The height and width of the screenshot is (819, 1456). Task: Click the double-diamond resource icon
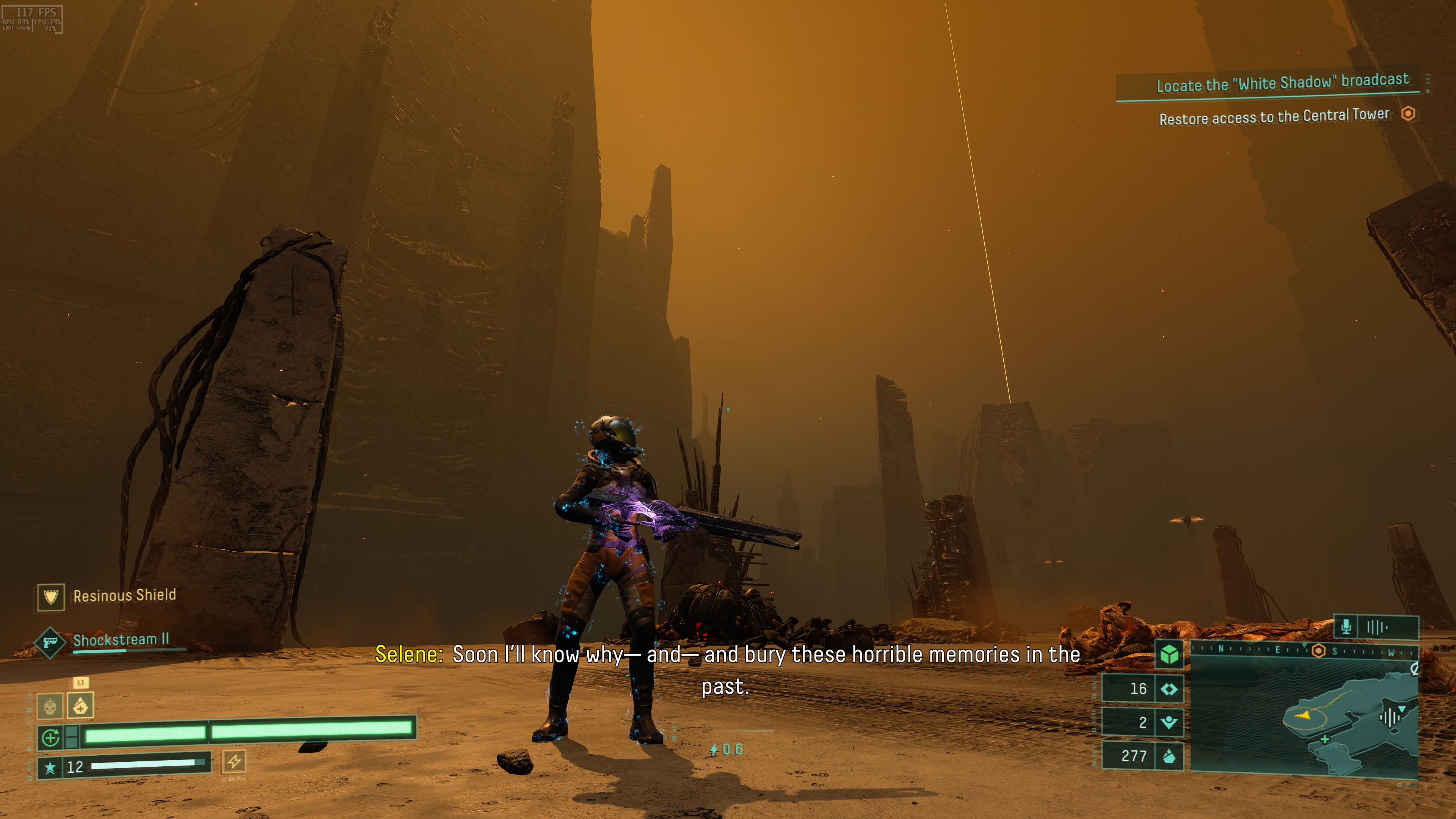point(1169,689)
